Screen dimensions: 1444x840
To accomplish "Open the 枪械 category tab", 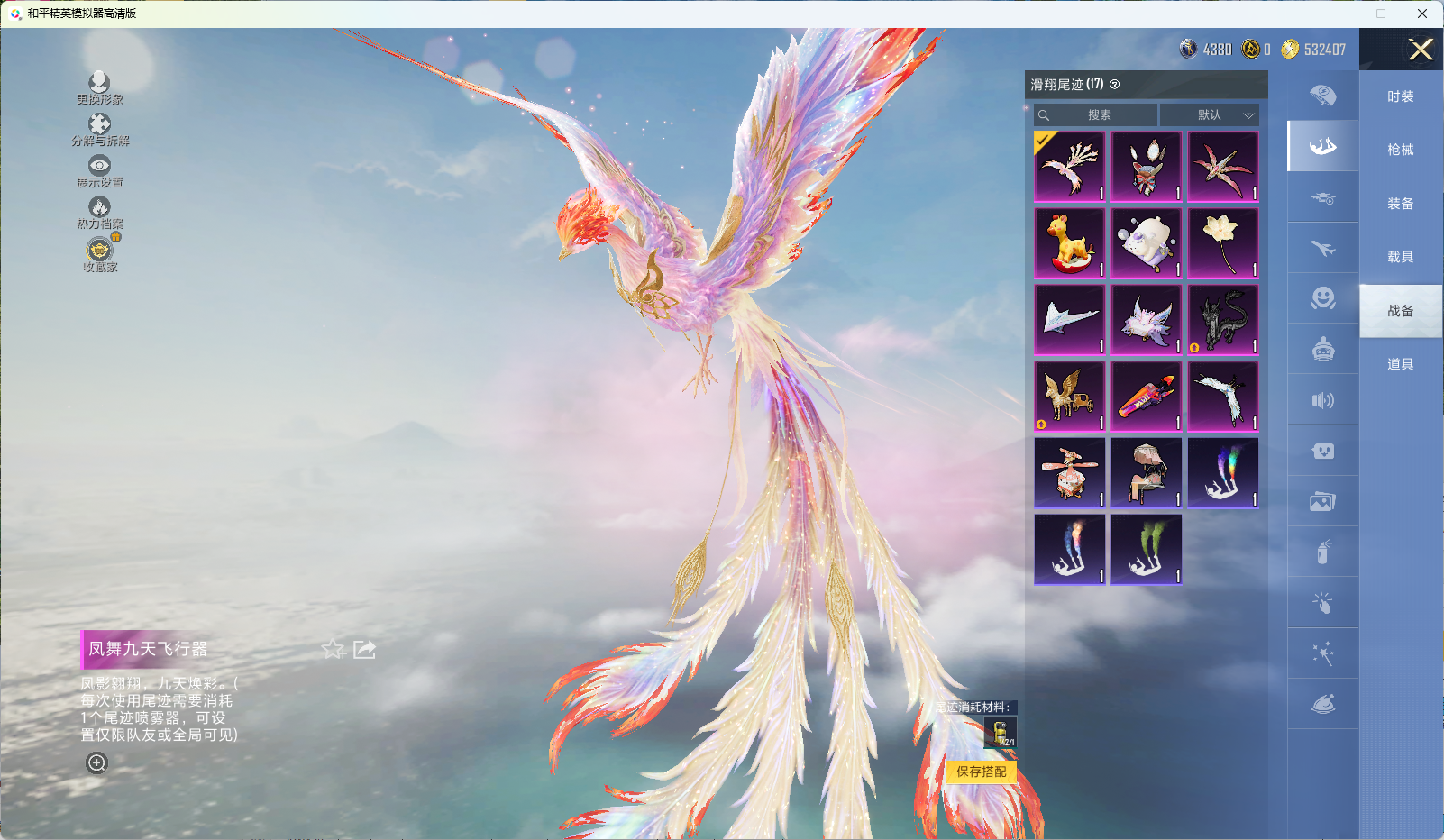I will 1400,150.
